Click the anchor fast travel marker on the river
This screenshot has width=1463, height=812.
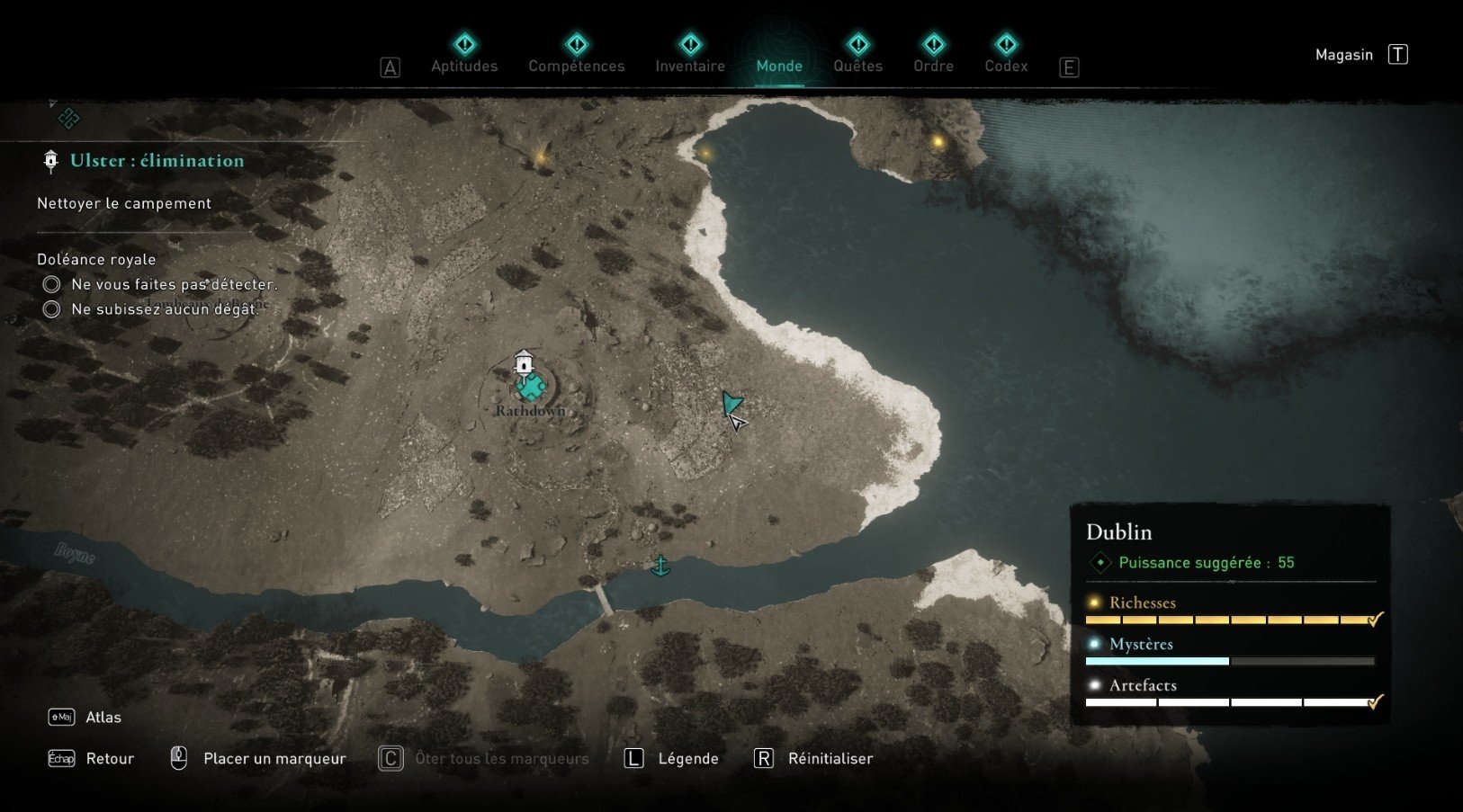pos(660,566)
